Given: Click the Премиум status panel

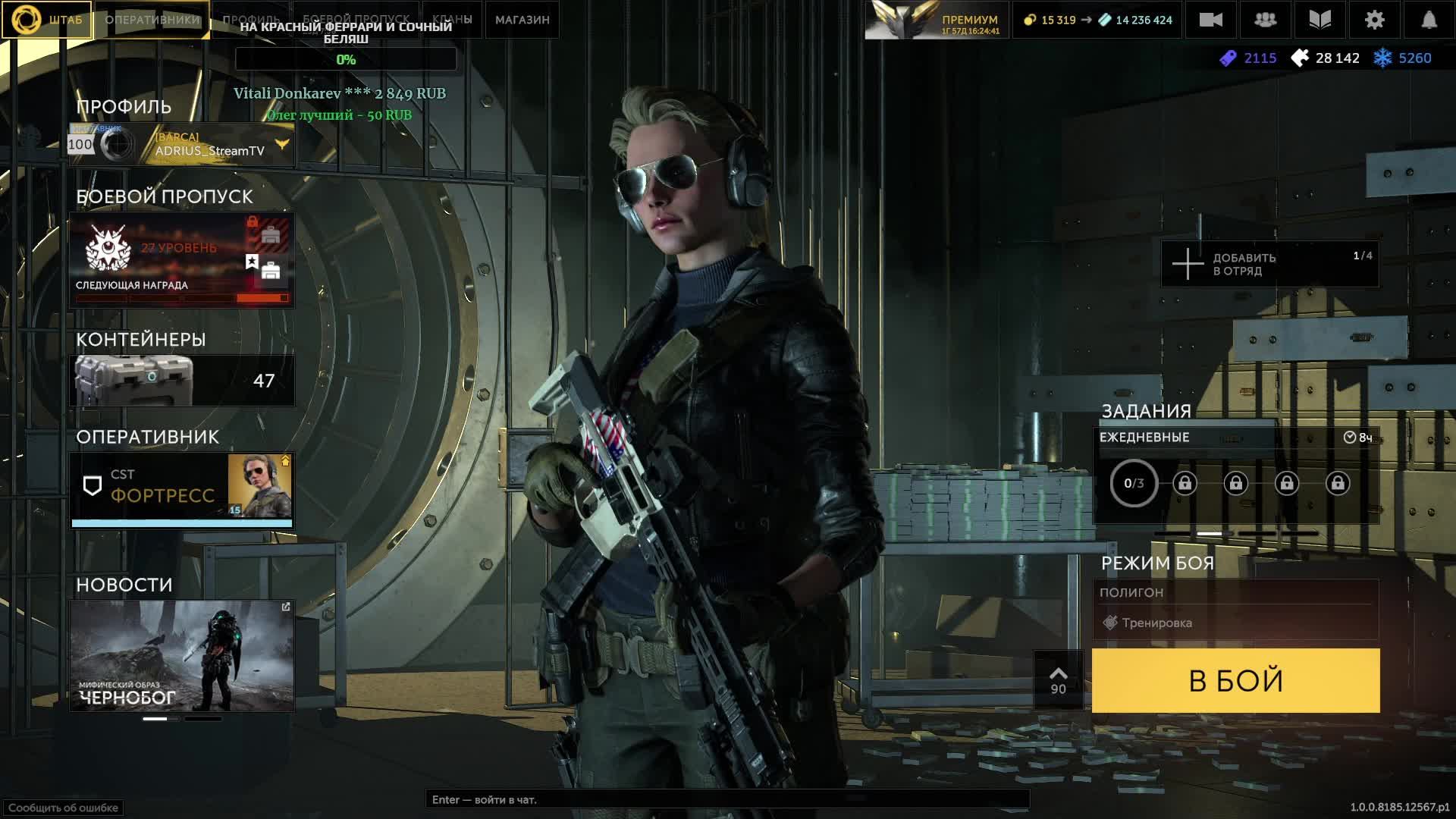Looking at the screenshot, I should (x=937, y=20).
